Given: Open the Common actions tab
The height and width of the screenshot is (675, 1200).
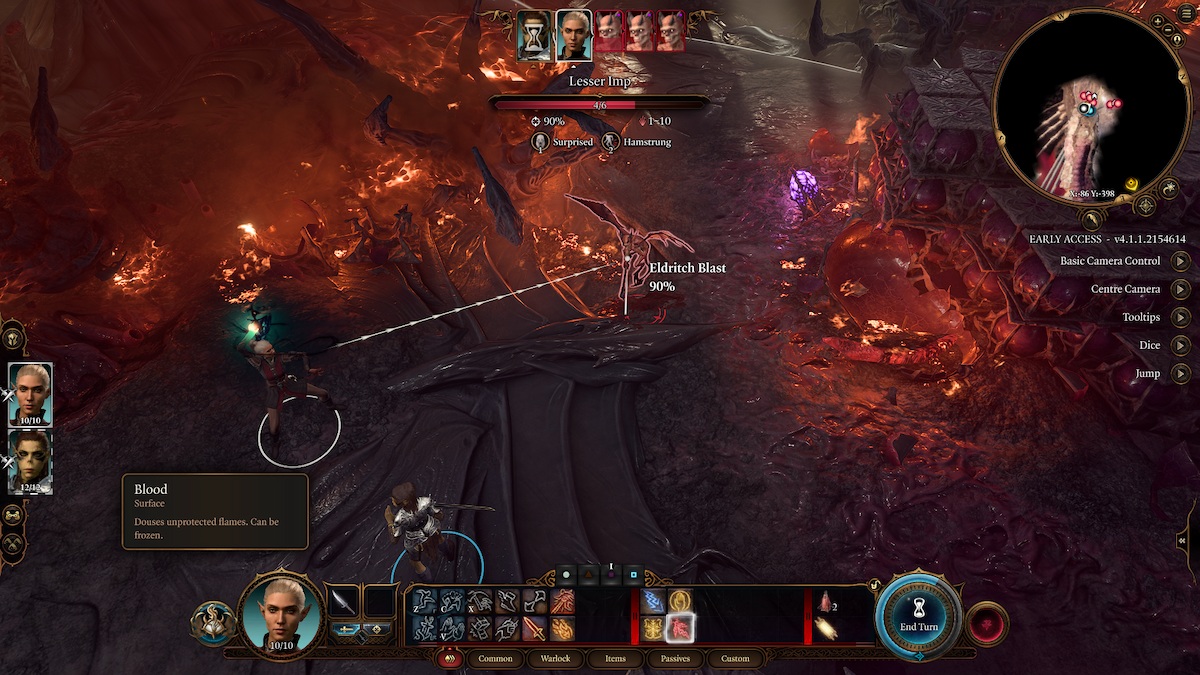Looking at the screenshot, I should pyautogui.click(x=495, y=659).
